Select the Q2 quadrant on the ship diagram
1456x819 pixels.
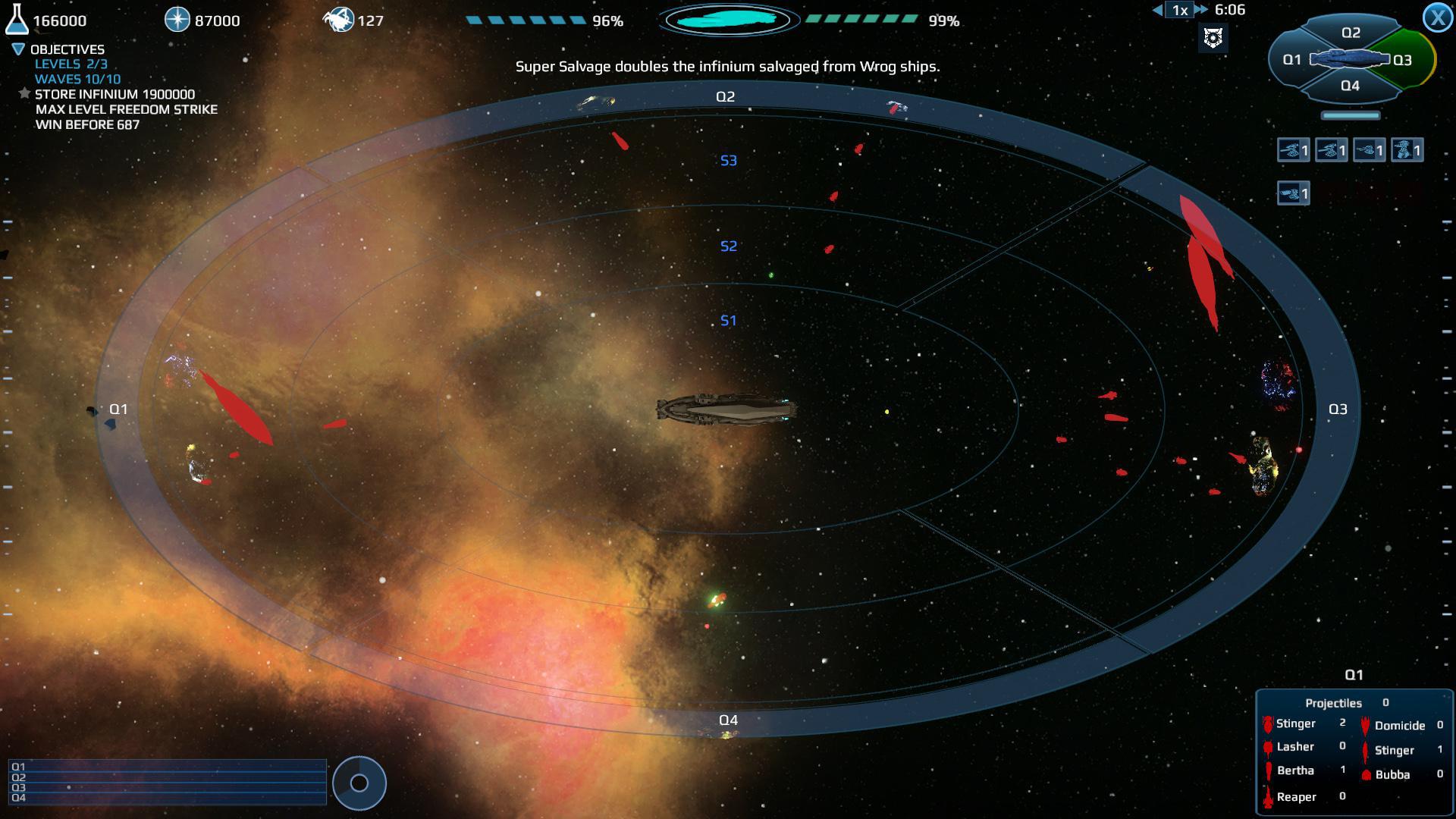tap(1350, 31)
